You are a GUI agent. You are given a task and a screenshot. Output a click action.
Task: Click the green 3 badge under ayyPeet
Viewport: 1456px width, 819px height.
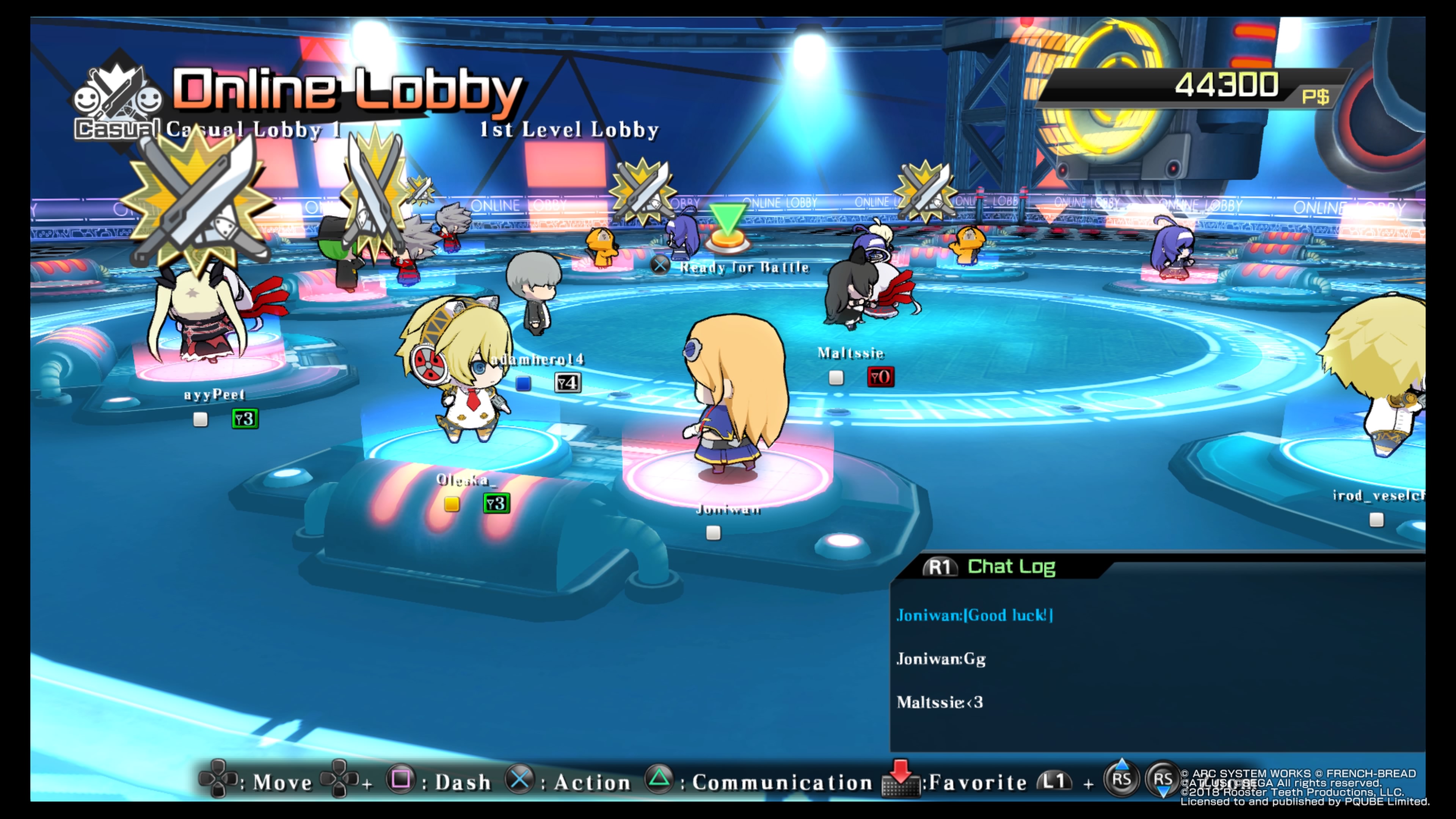click(245, 419)
